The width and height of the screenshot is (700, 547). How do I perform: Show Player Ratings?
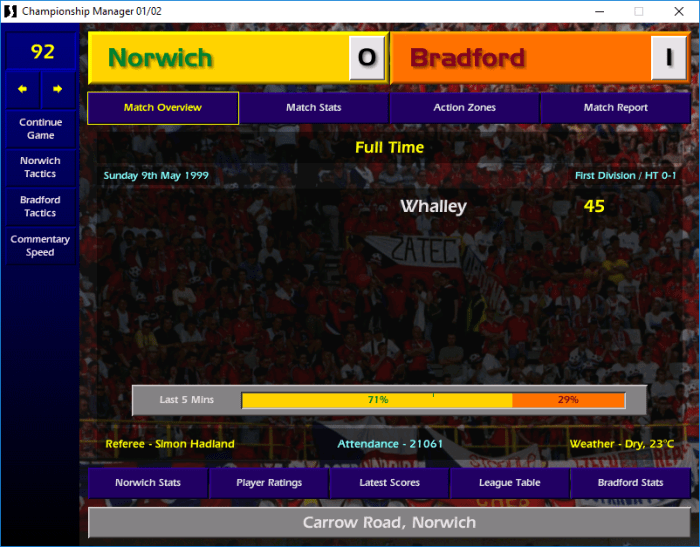coord(269,483)
